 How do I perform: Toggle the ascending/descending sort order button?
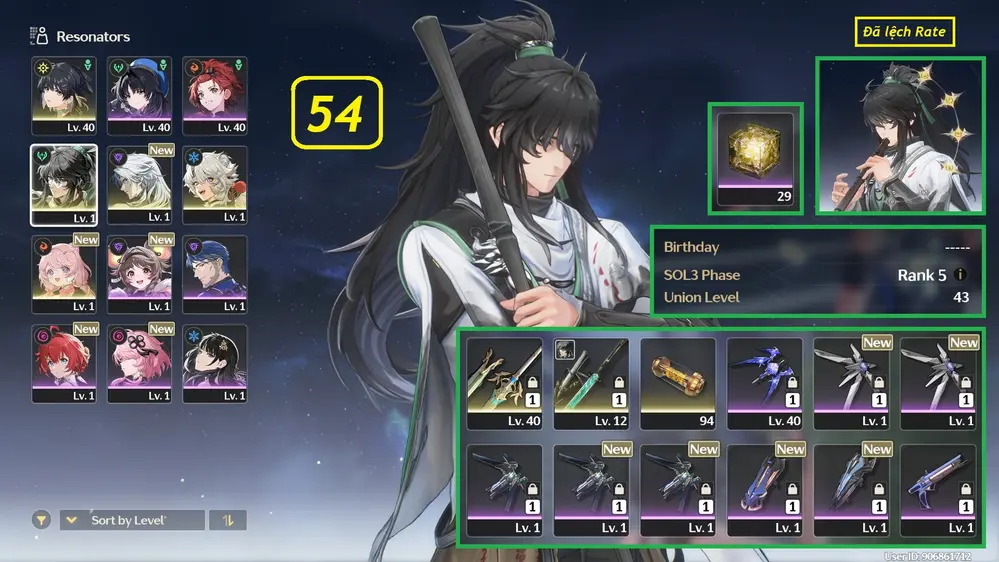[227, 520]
